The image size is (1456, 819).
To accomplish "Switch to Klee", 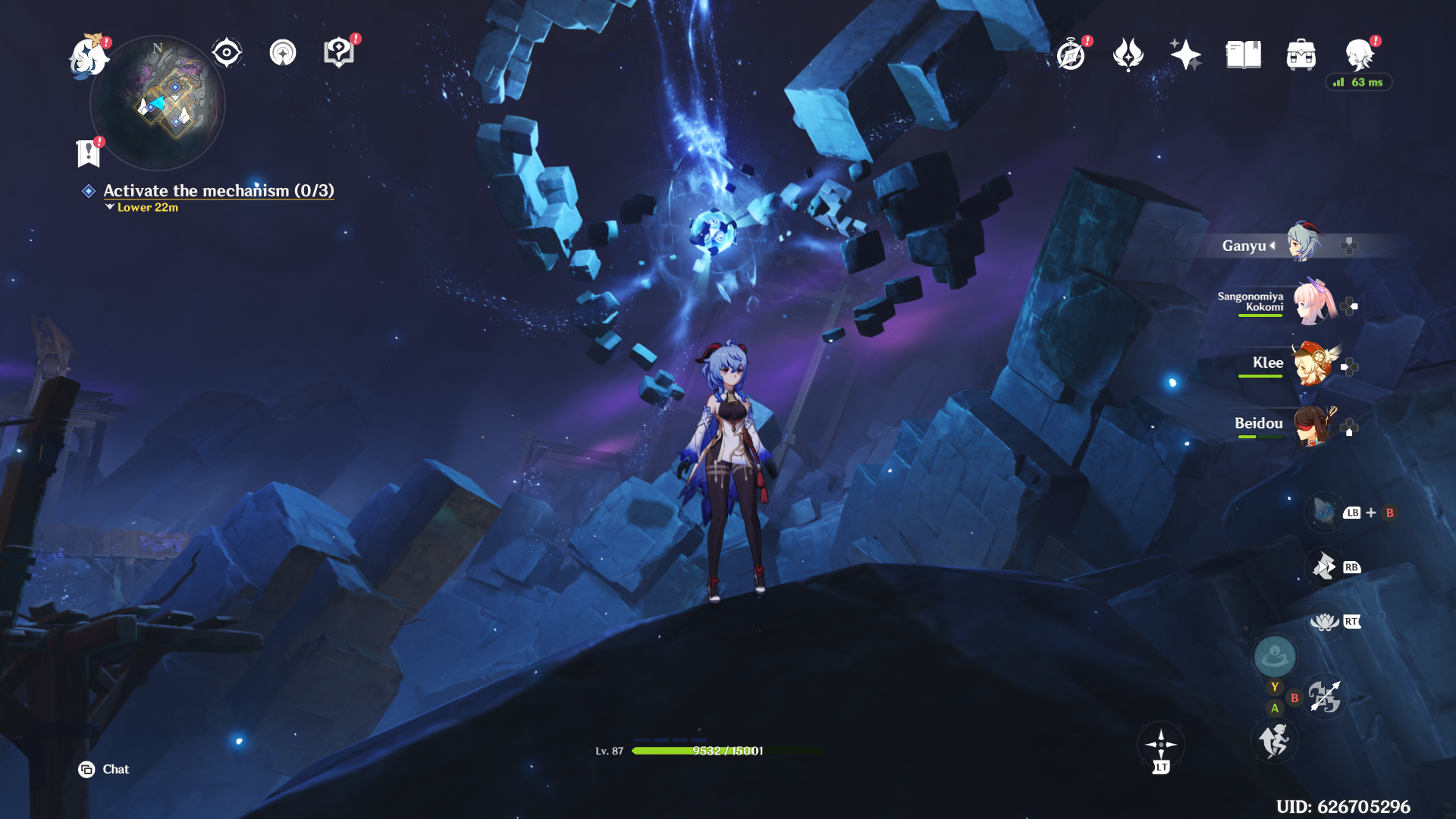I will tap(1313, 363).
